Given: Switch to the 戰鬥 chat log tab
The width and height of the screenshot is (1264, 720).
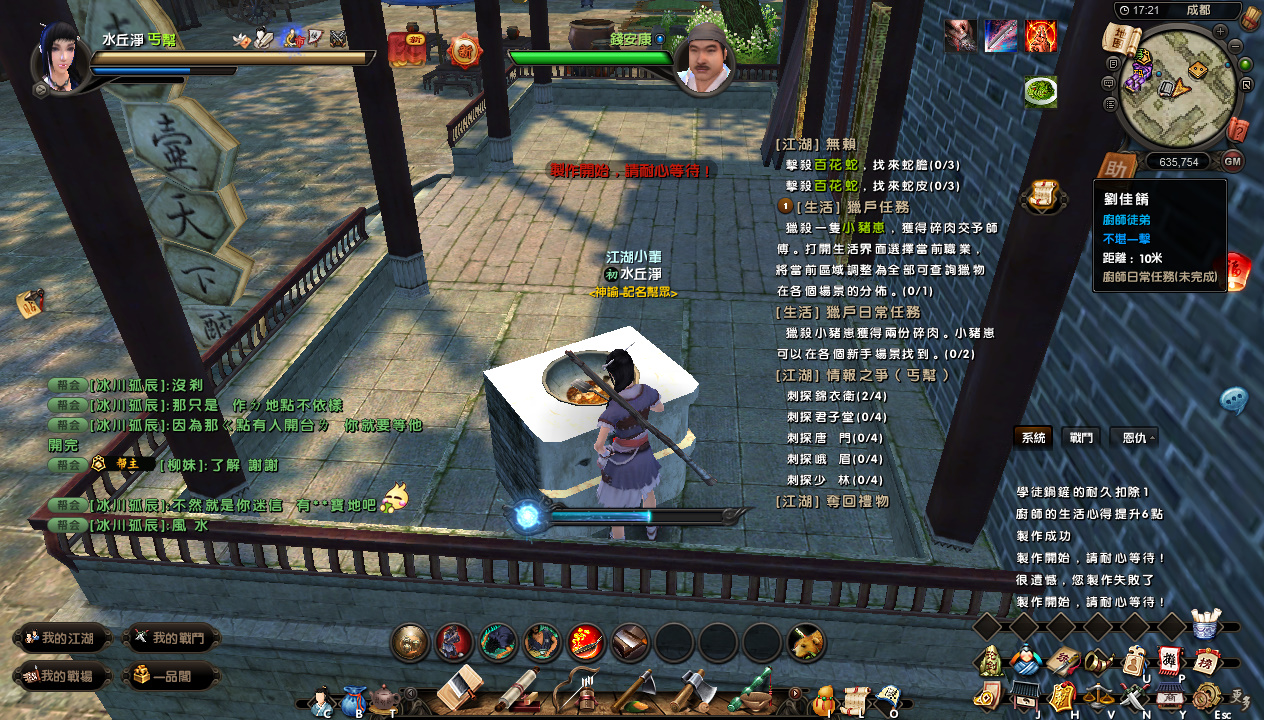Looking at the screenshot, I should pyautogui.click(x=1081, y=438).
